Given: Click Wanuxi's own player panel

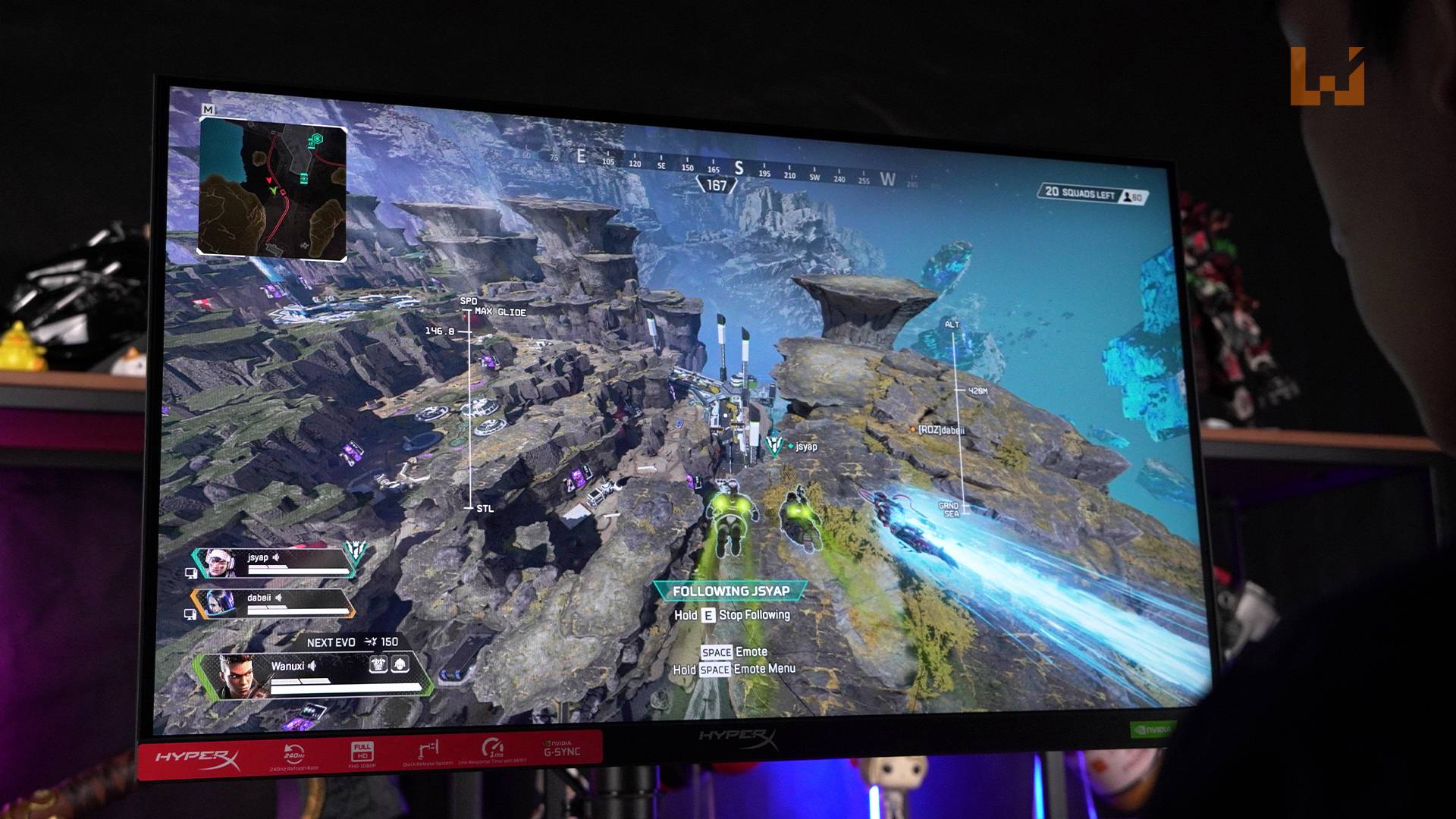Looking at the screenshot, I should pos(318,676).
